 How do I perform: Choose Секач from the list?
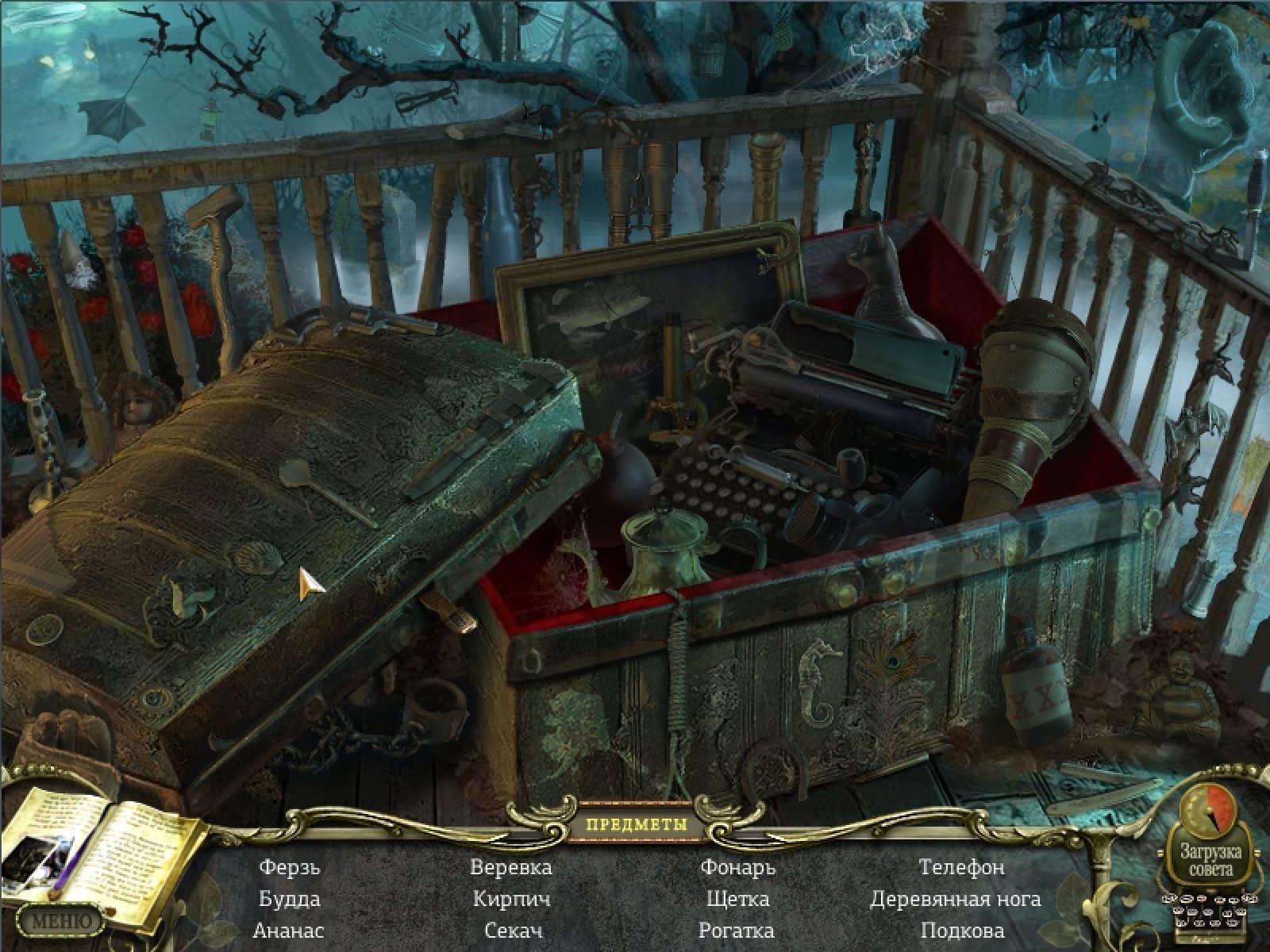513,931
